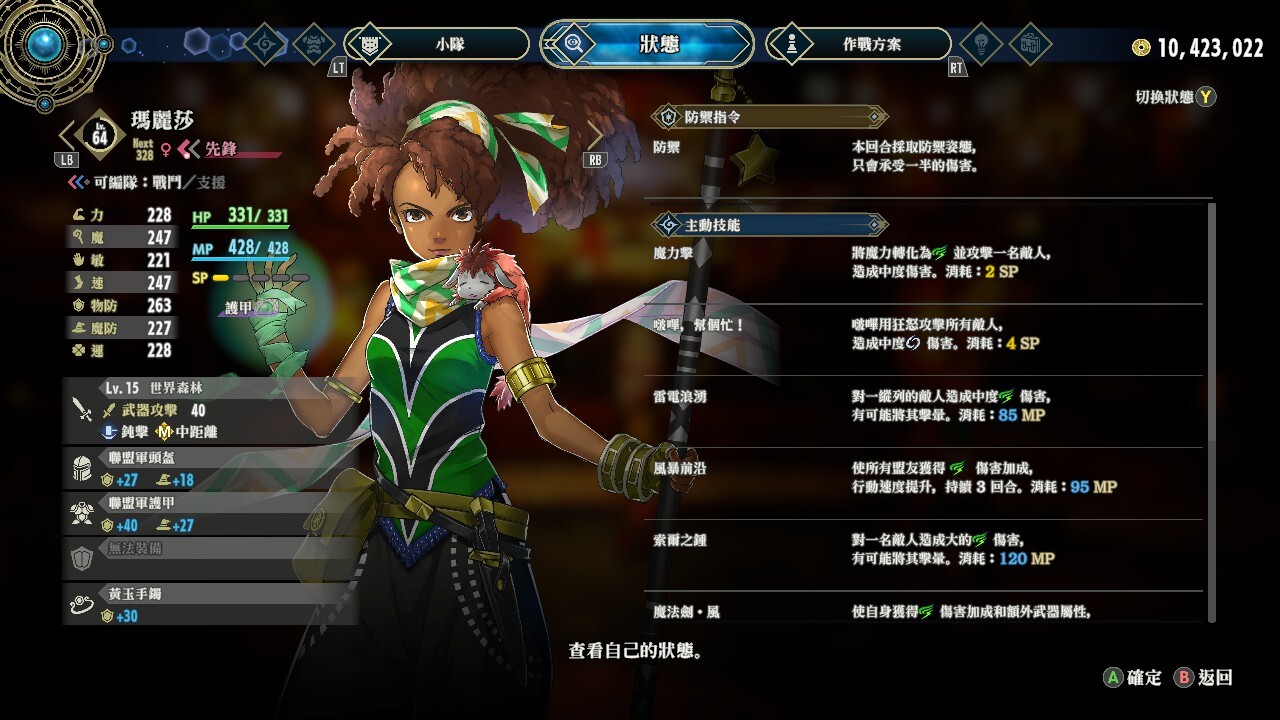Viewport: 1280px width, 720px height.
Task: Show the next character with the right arrow
Action: pos(595,136)
